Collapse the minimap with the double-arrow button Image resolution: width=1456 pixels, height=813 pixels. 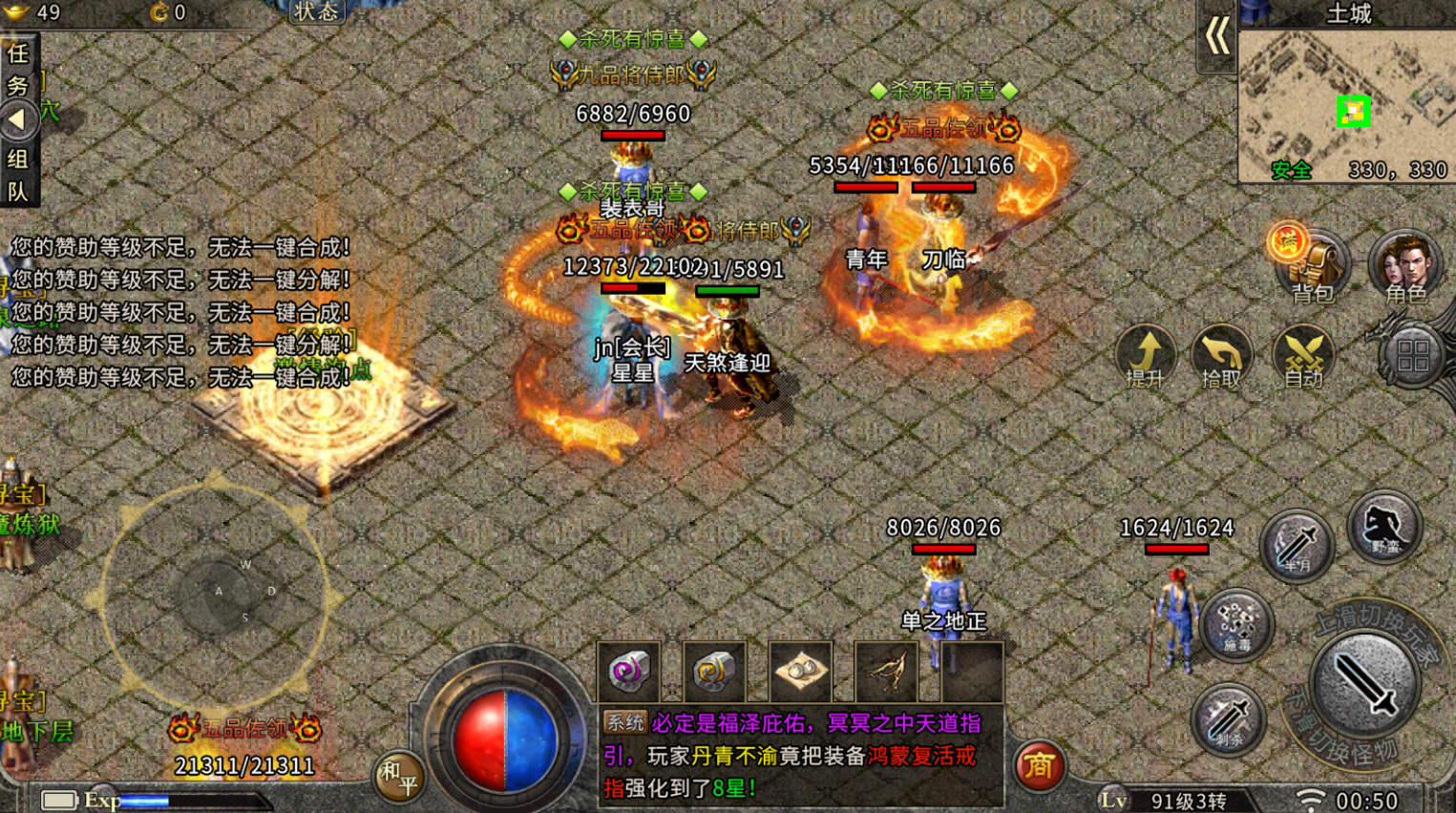pyautogui.click(x=1216, y=37)
